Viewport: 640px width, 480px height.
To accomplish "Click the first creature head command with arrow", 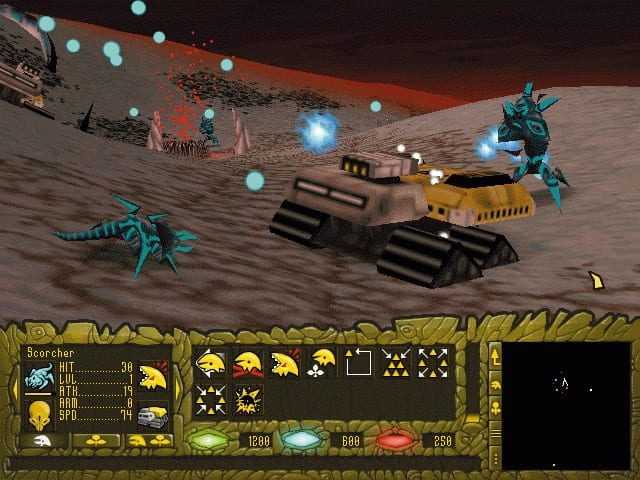I will click(211, 362).
